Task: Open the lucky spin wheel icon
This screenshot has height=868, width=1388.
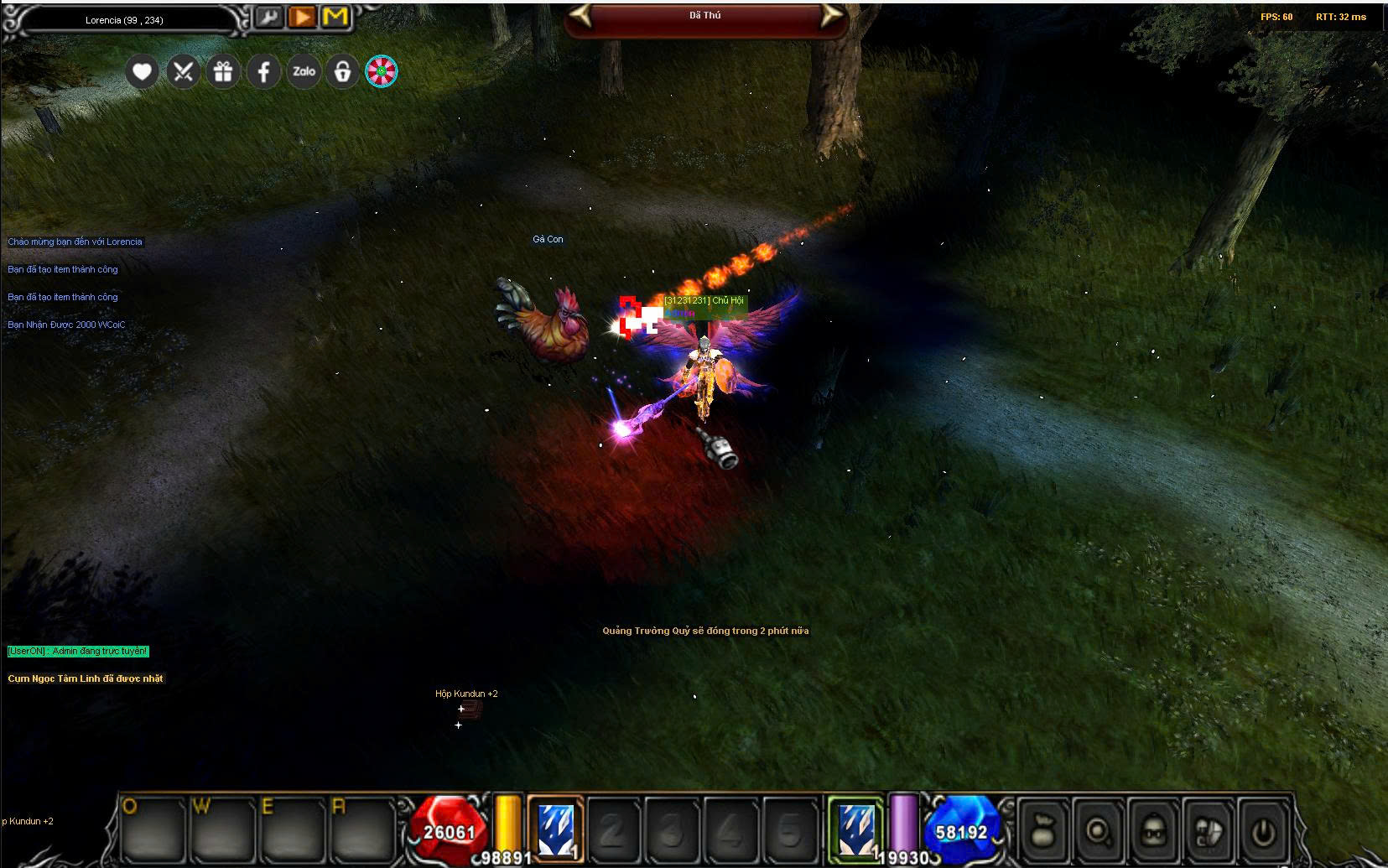Action: 382,72
